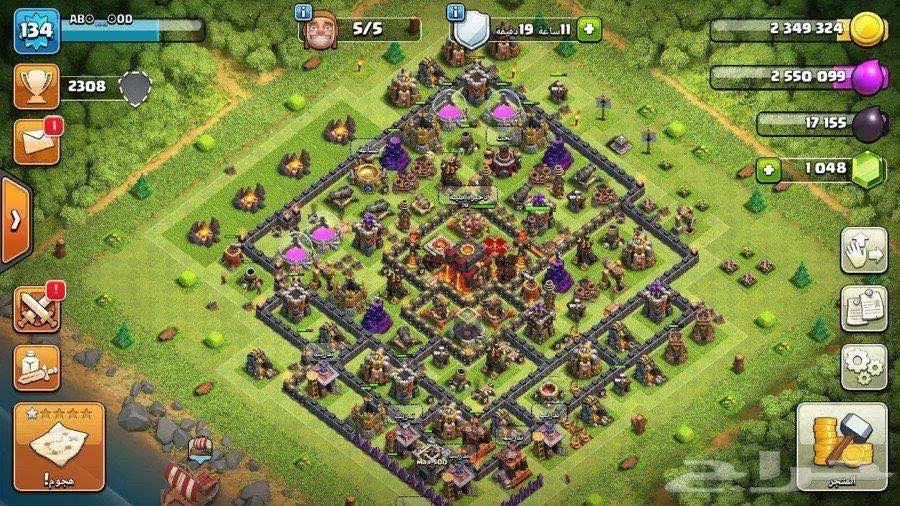Screen dimensions: 900x506
Task: Open the layout editor hand icon
Action: [862, 248]
